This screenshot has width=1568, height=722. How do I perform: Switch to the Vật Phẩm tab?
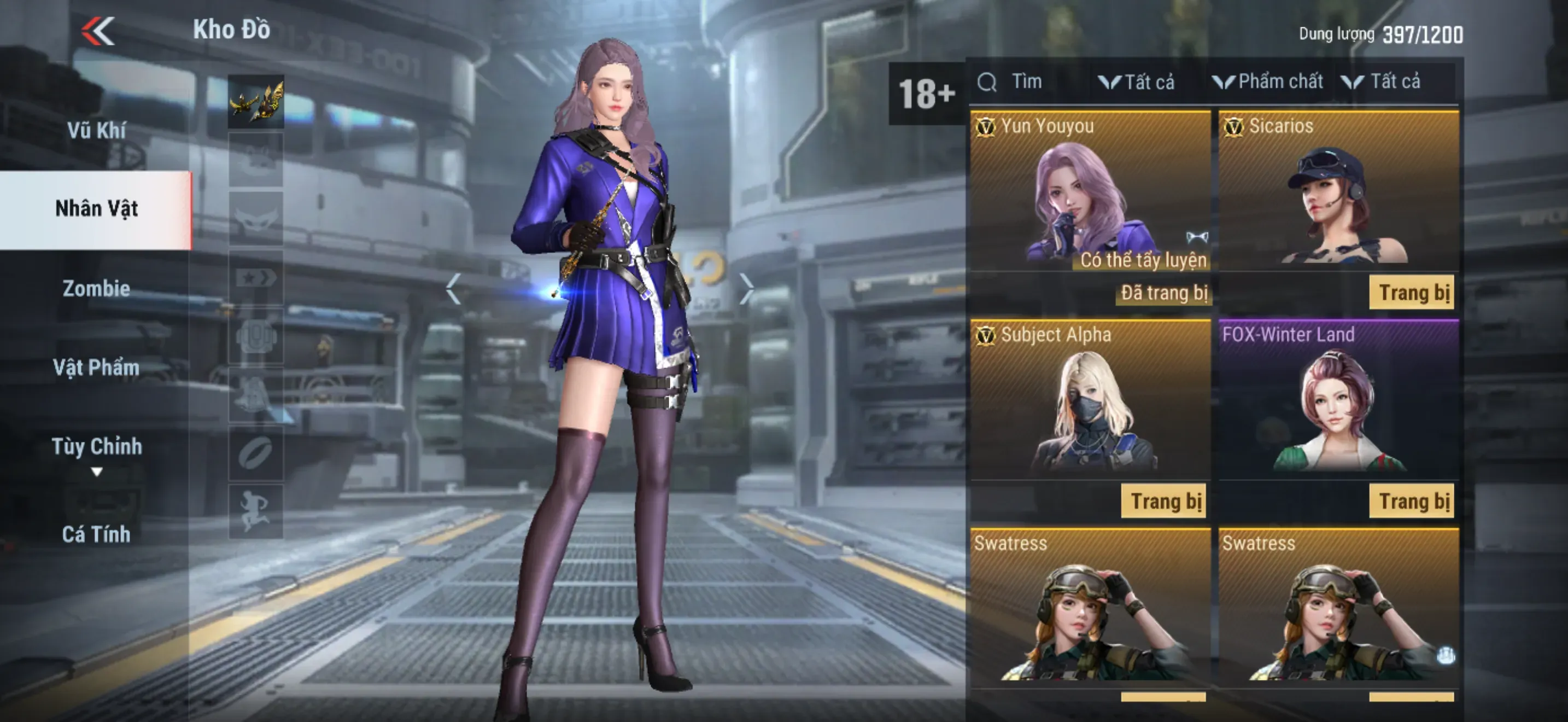click(x=96, y=367)
